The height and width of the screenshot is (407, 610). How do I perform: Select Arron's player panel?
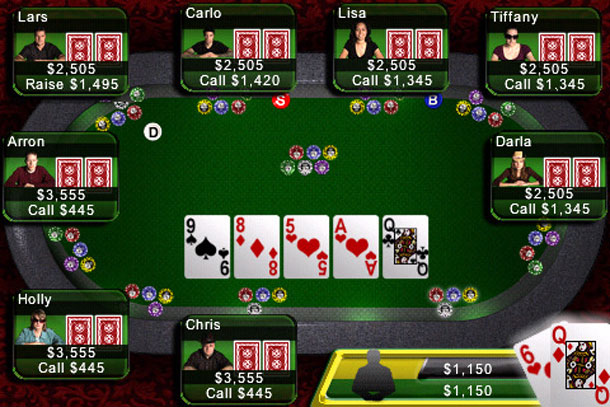click(58, 175)
